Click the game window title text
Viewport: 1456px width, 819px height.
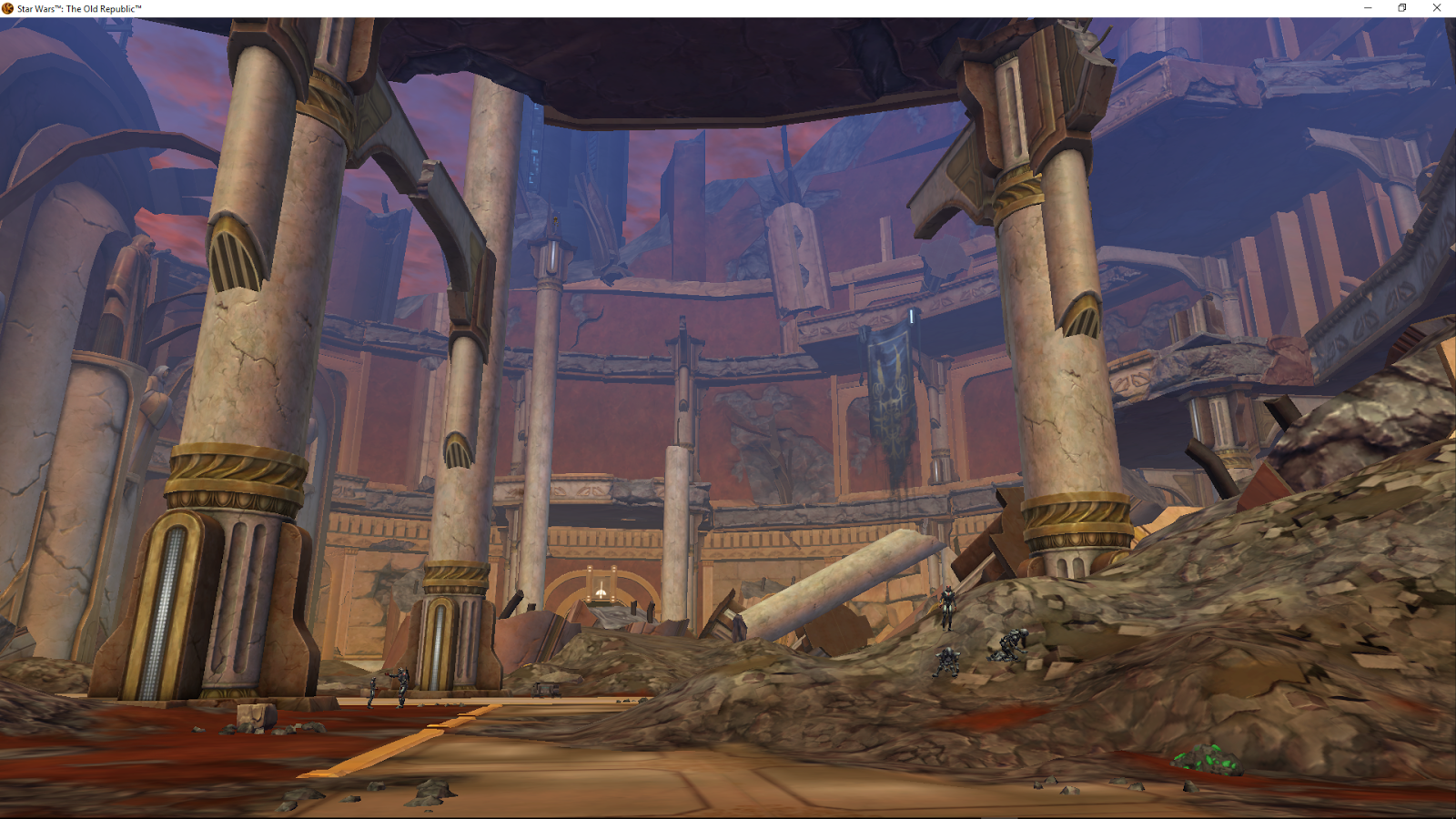(x=76, y=8)
